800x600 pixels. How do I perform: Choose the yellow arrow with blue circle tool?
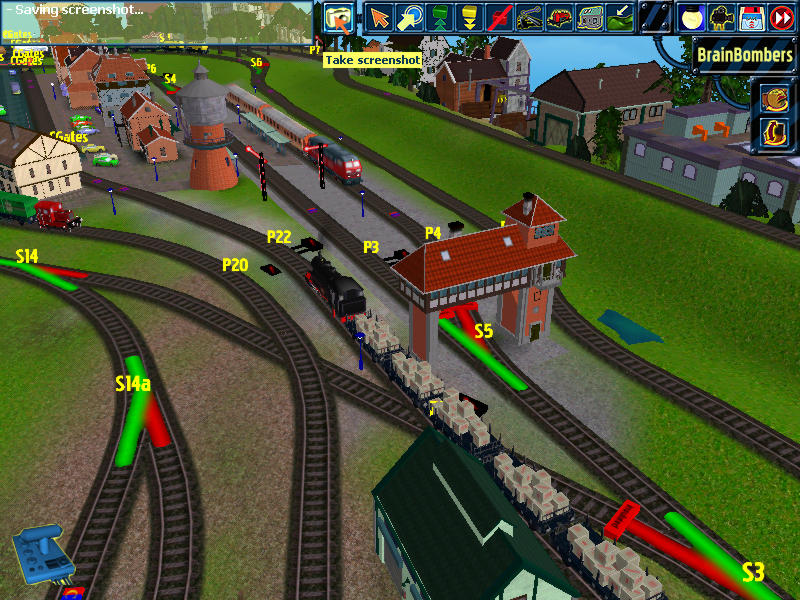click(409, 18)
